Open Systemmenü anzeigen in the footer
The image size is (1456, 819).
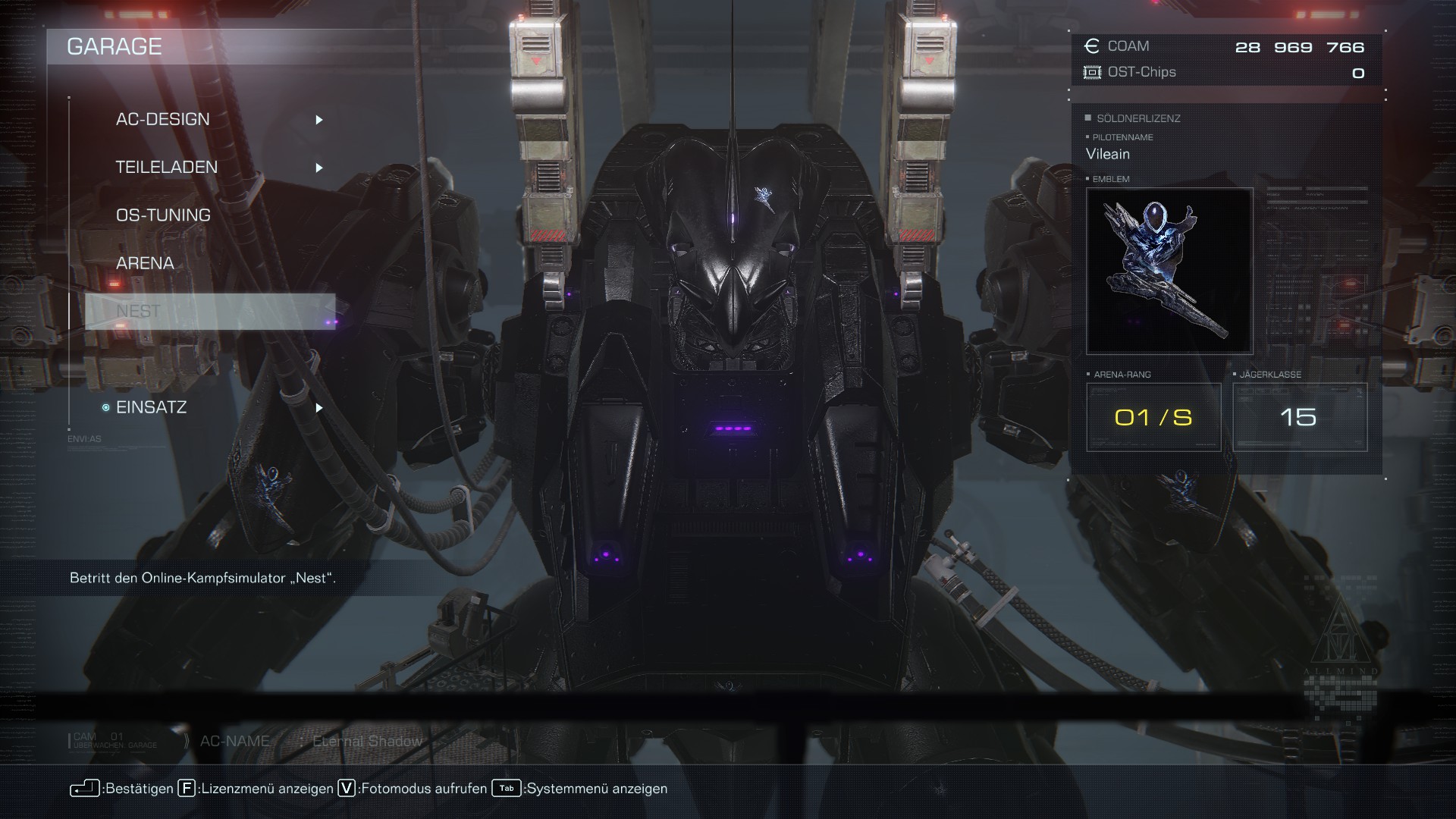click(x=581, y=789)
